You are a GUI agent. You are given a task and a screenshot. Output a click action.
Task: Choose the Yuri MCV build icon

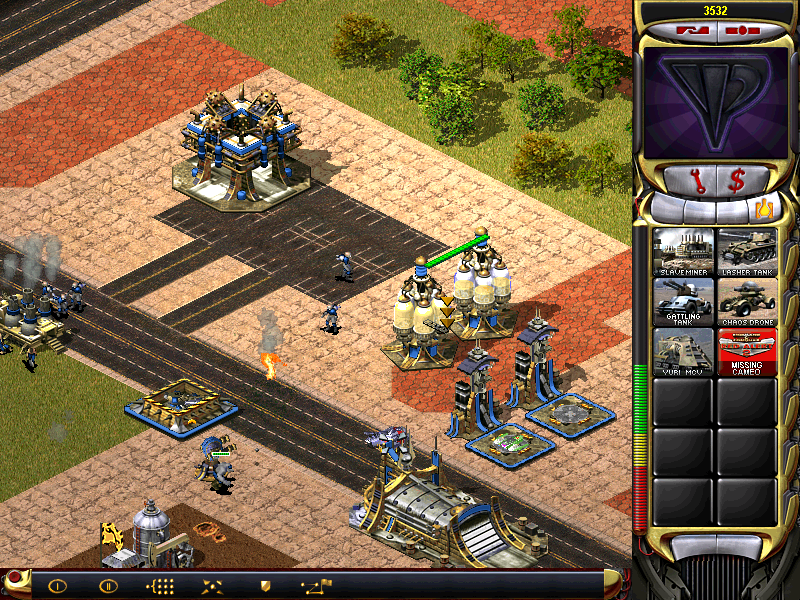pyautogui.click(x=683, y=351)
